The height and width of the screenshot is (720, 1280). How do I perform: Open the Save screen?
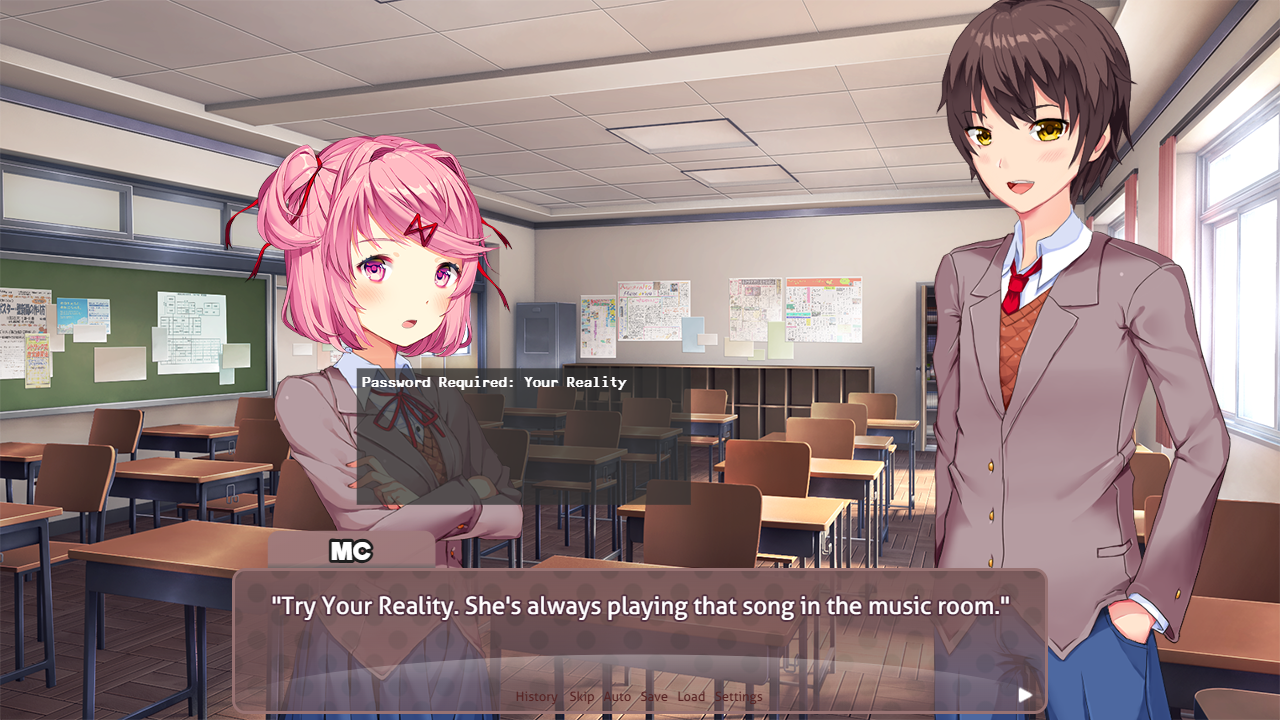click(x=655, y=696)
